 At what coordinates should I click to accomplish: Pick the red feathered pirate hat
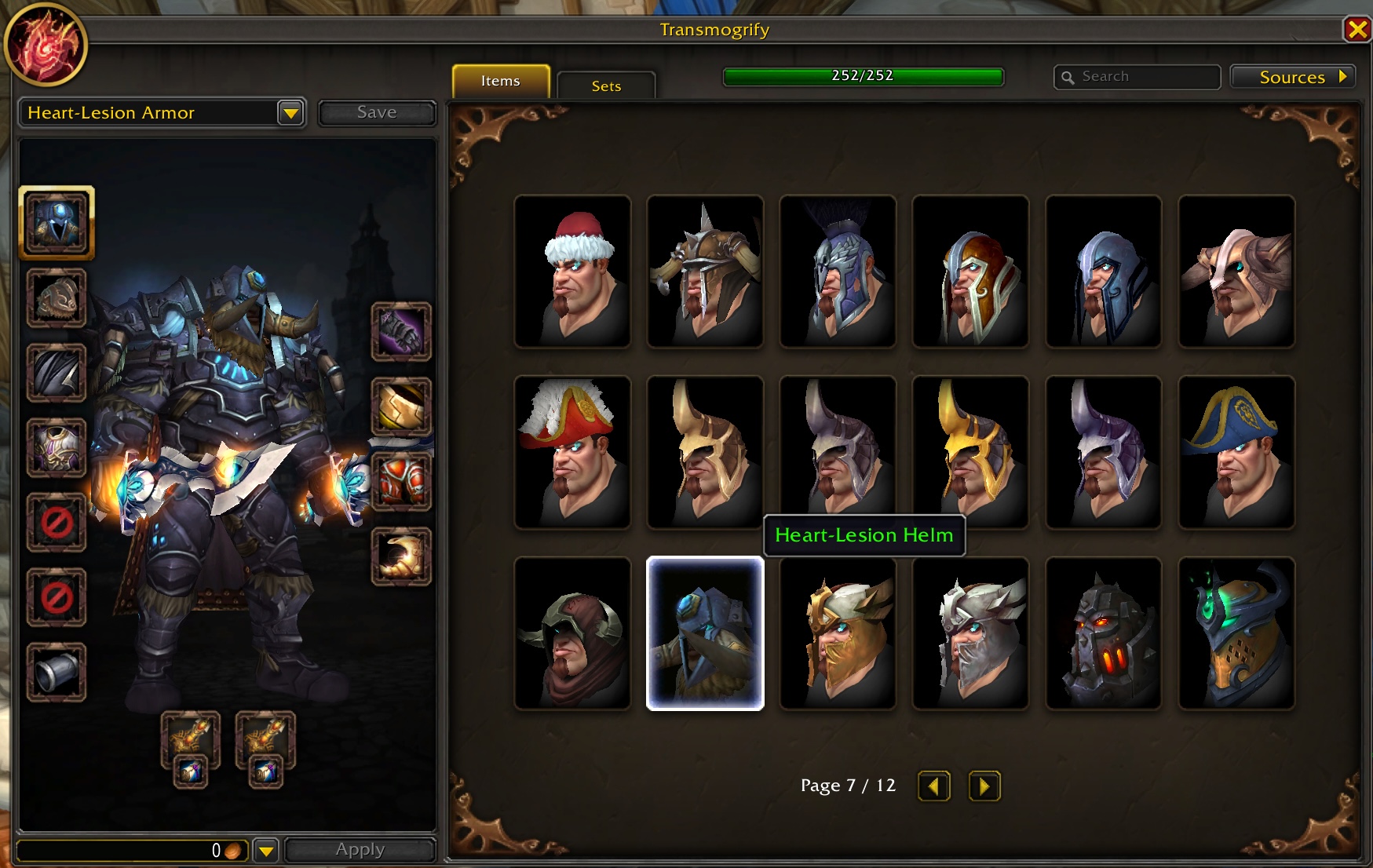click(572, 452)
